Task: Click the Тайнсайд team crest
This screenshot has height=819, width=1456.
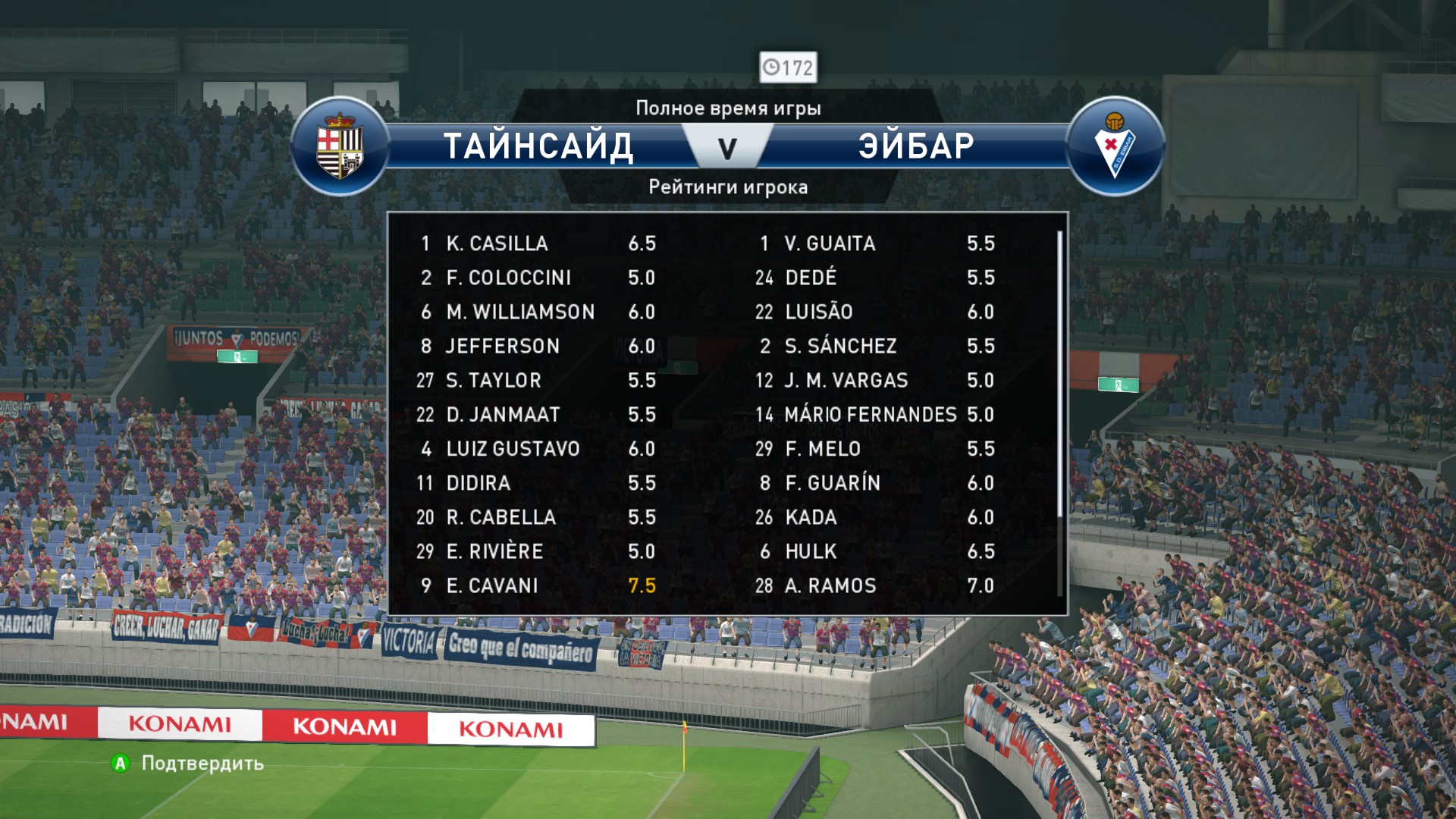Action: click(x=340, y=146)
